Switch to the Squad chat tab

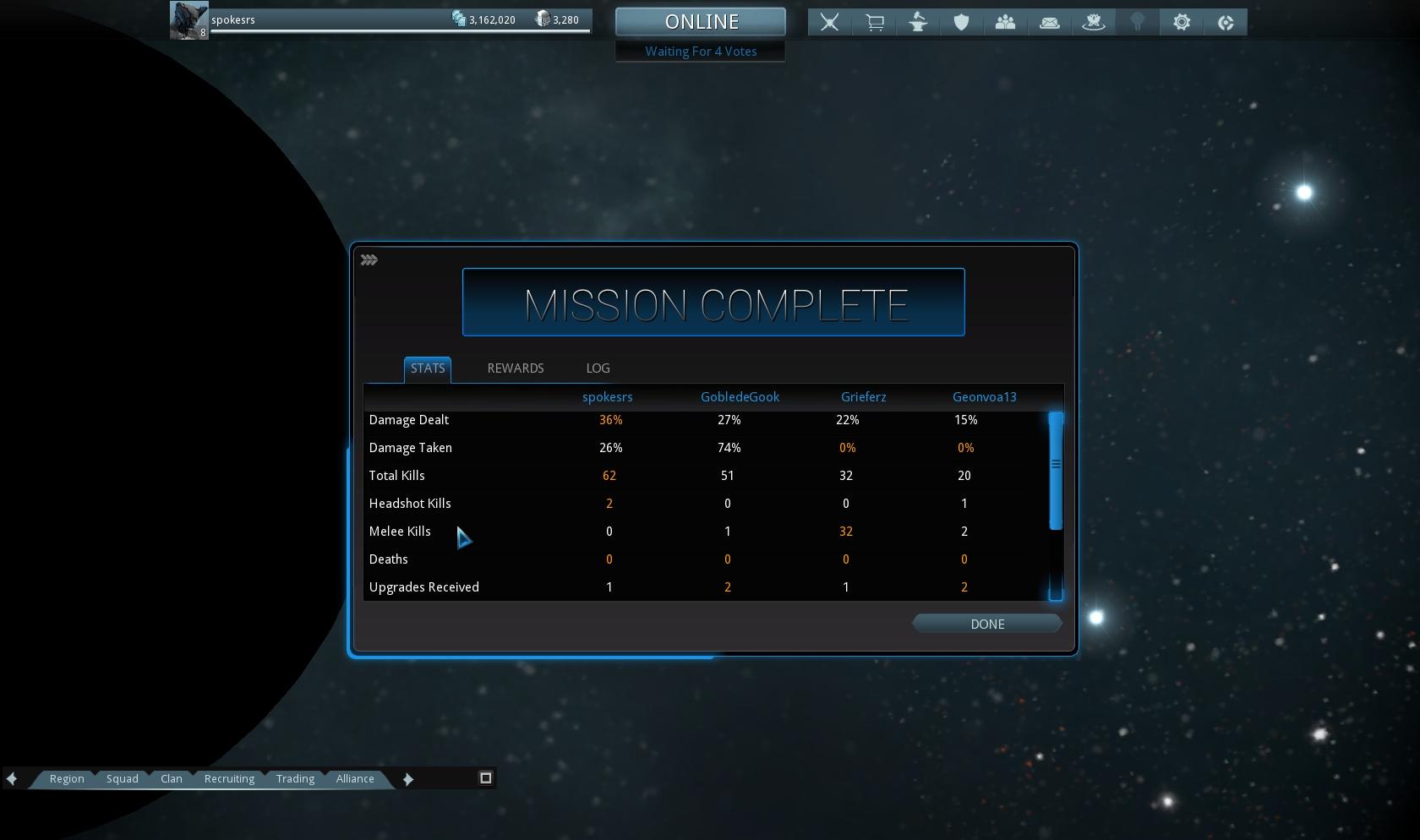coord(122,778)
